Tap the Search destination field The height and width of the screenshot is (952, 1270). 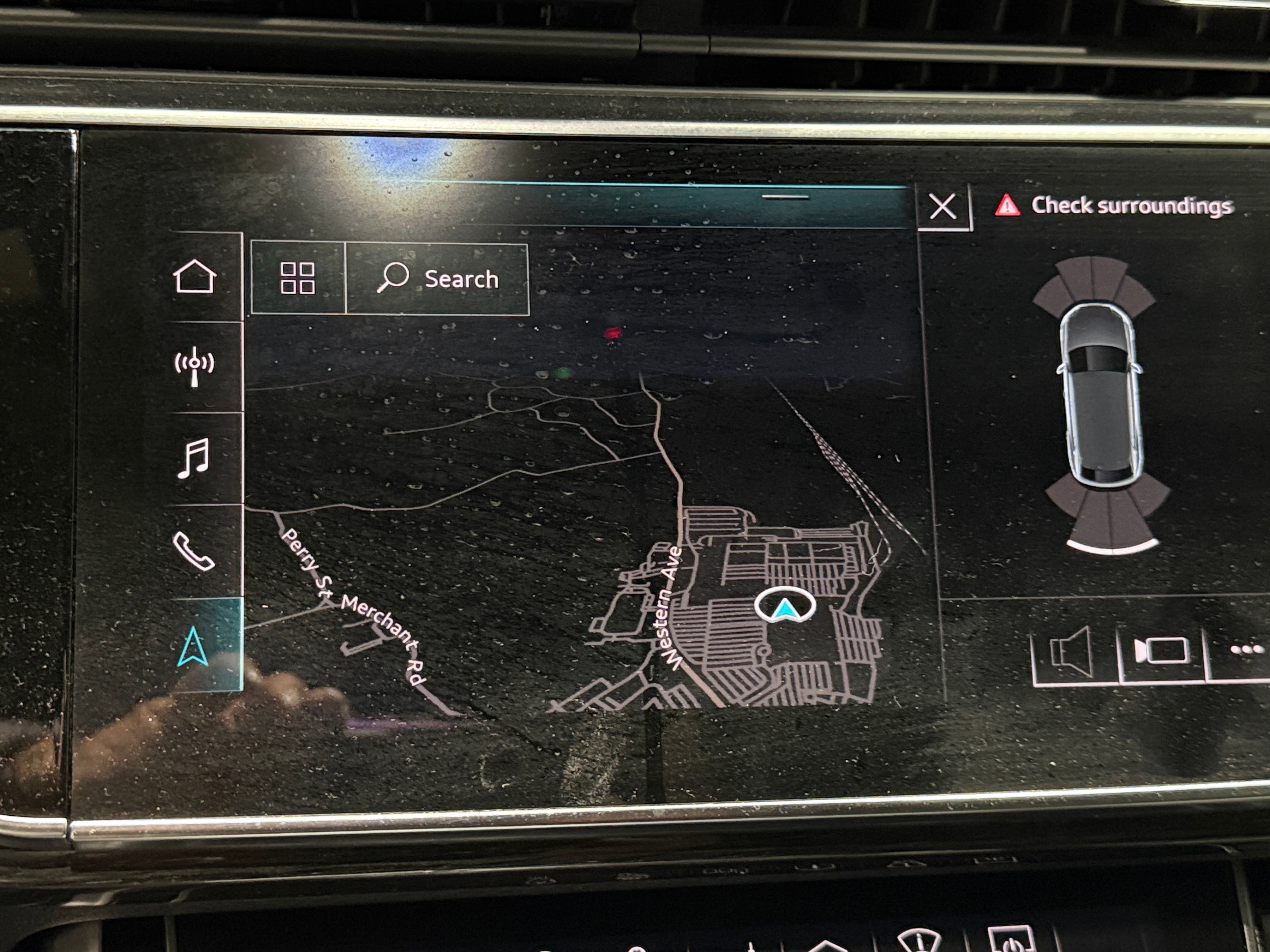click(x=438, y=280)
